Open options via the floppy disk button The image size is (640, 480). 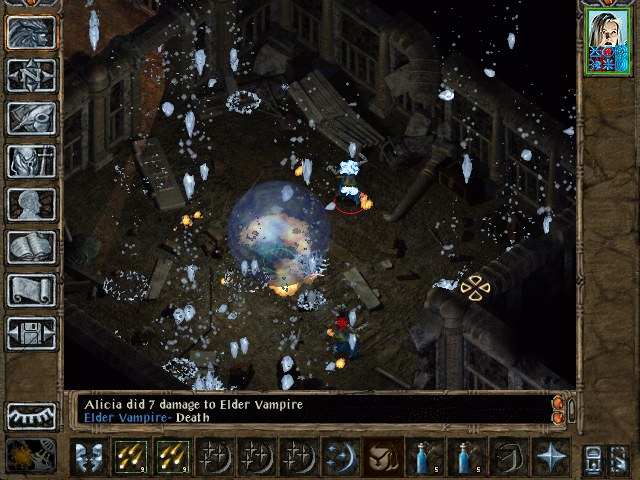tap(31, 333)
